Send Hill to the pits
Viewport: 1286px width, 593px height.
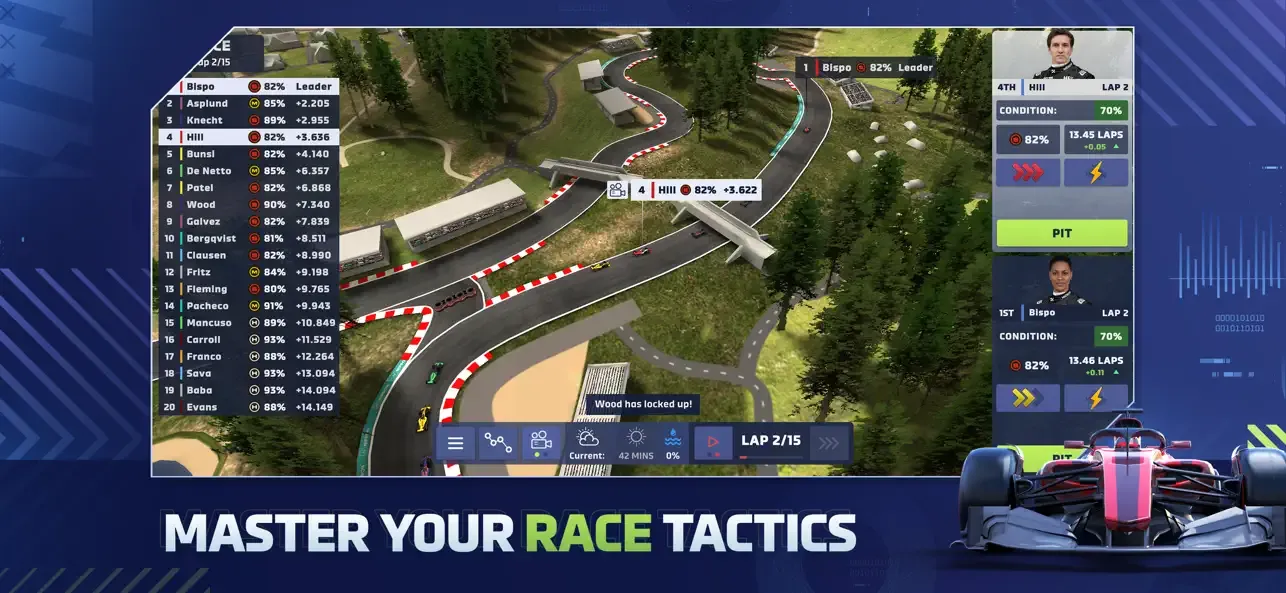[x=1062, y=233]
